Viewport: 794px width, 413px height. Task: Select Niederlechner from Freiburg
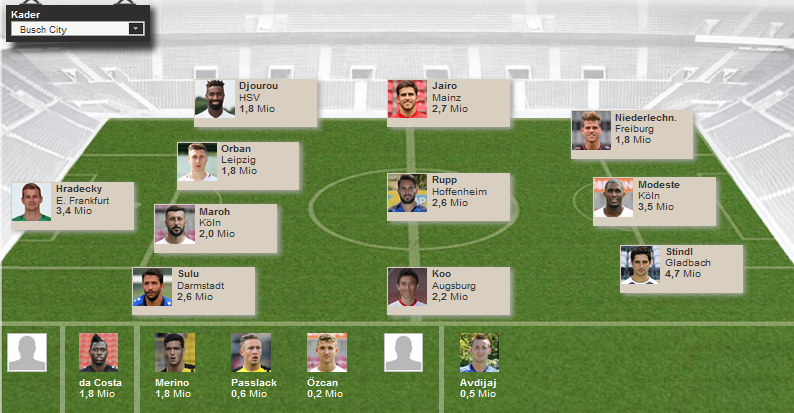[x=632, y=130]
